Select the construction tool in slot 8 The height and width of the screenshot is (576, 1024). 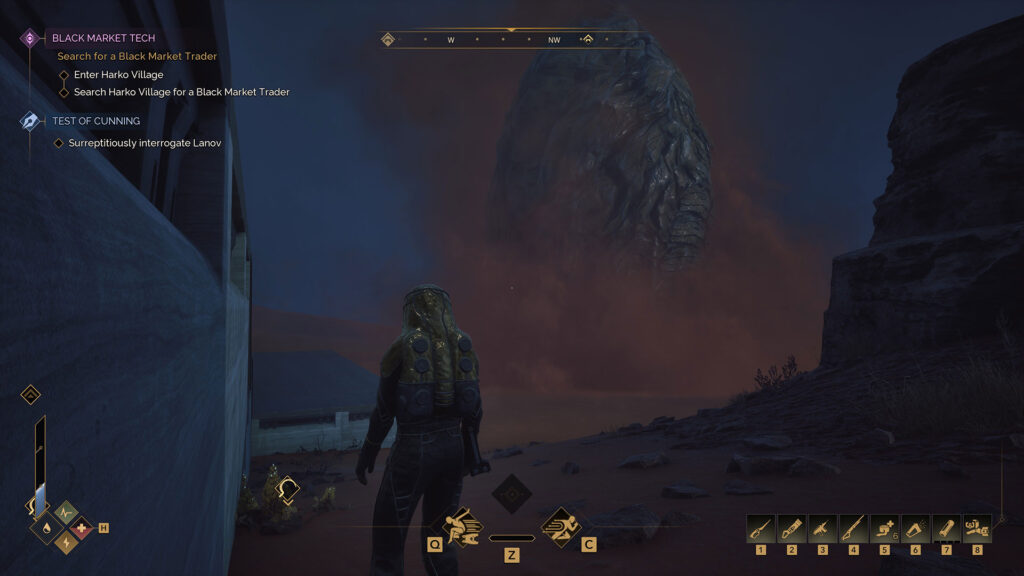pos(977,527)
